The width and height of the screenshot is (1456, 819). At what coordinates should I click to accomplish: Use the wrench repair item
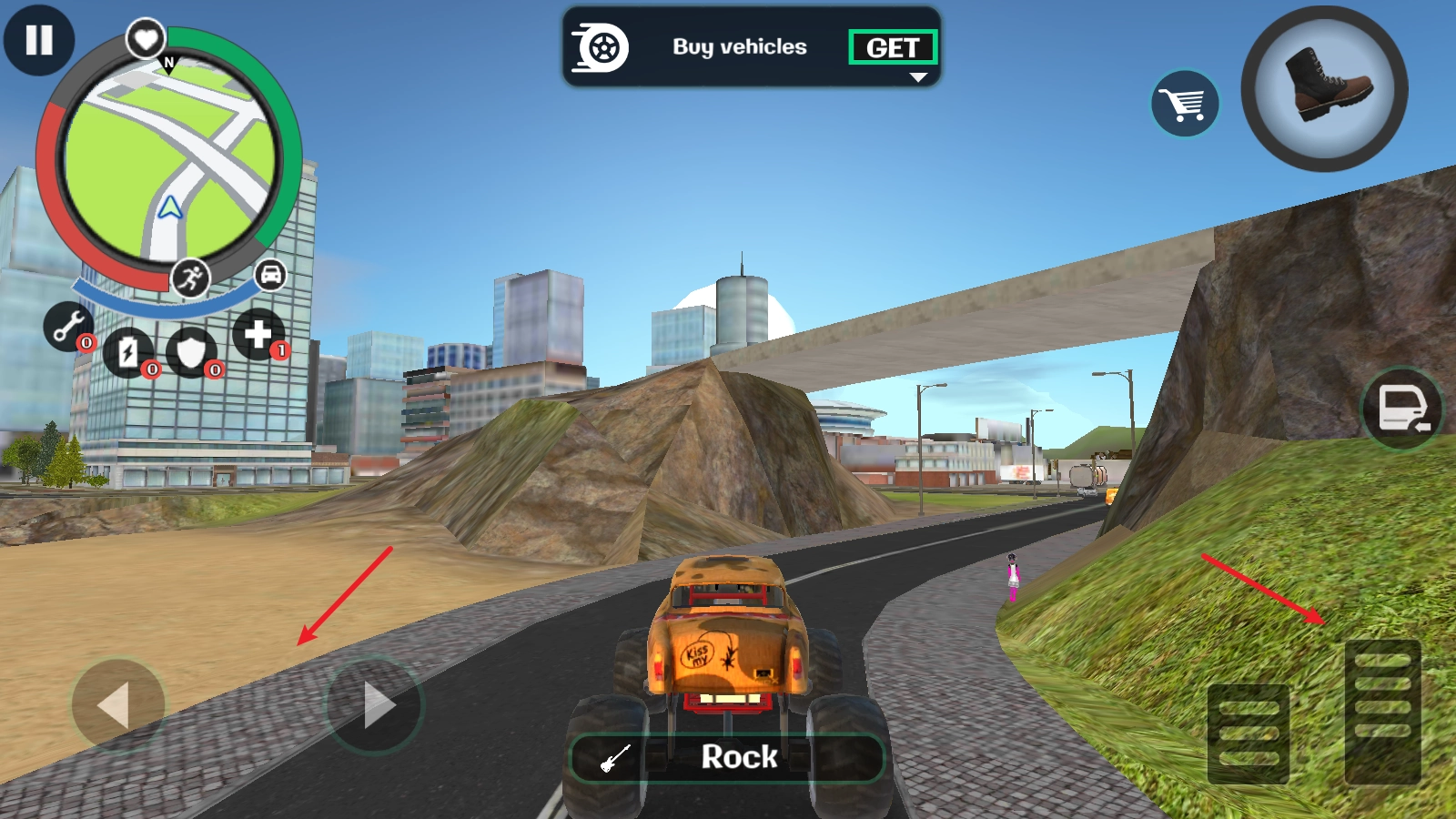click(68, 326)
